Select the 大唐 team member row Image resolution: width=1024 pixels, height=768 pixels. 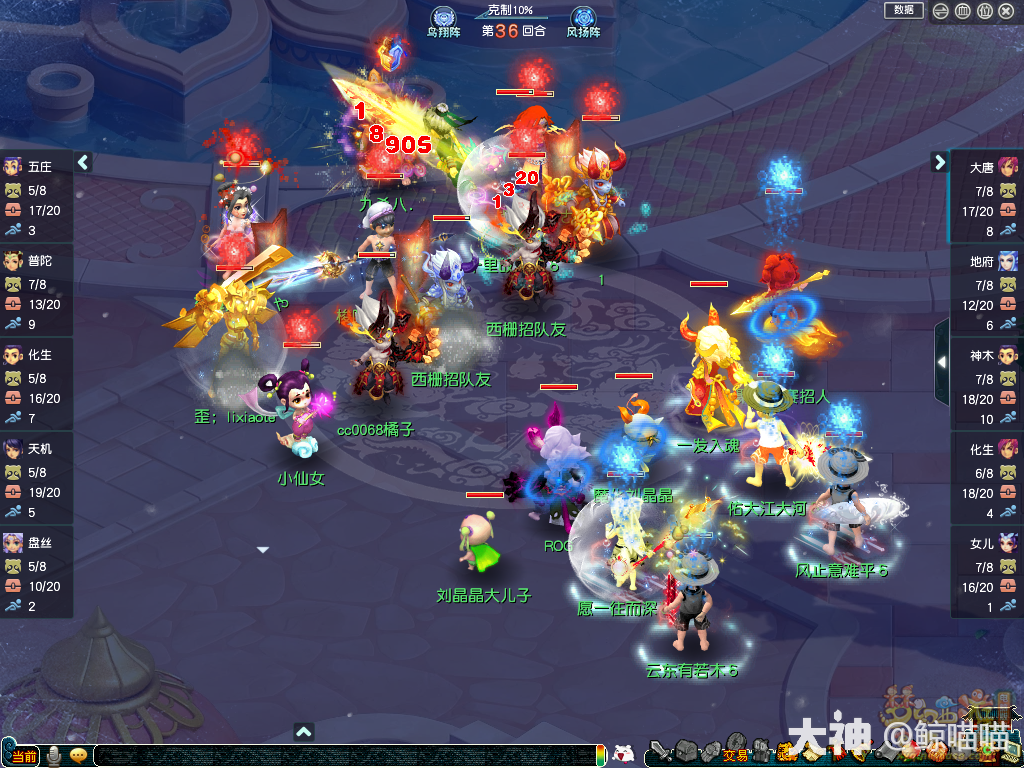point(986,198)
